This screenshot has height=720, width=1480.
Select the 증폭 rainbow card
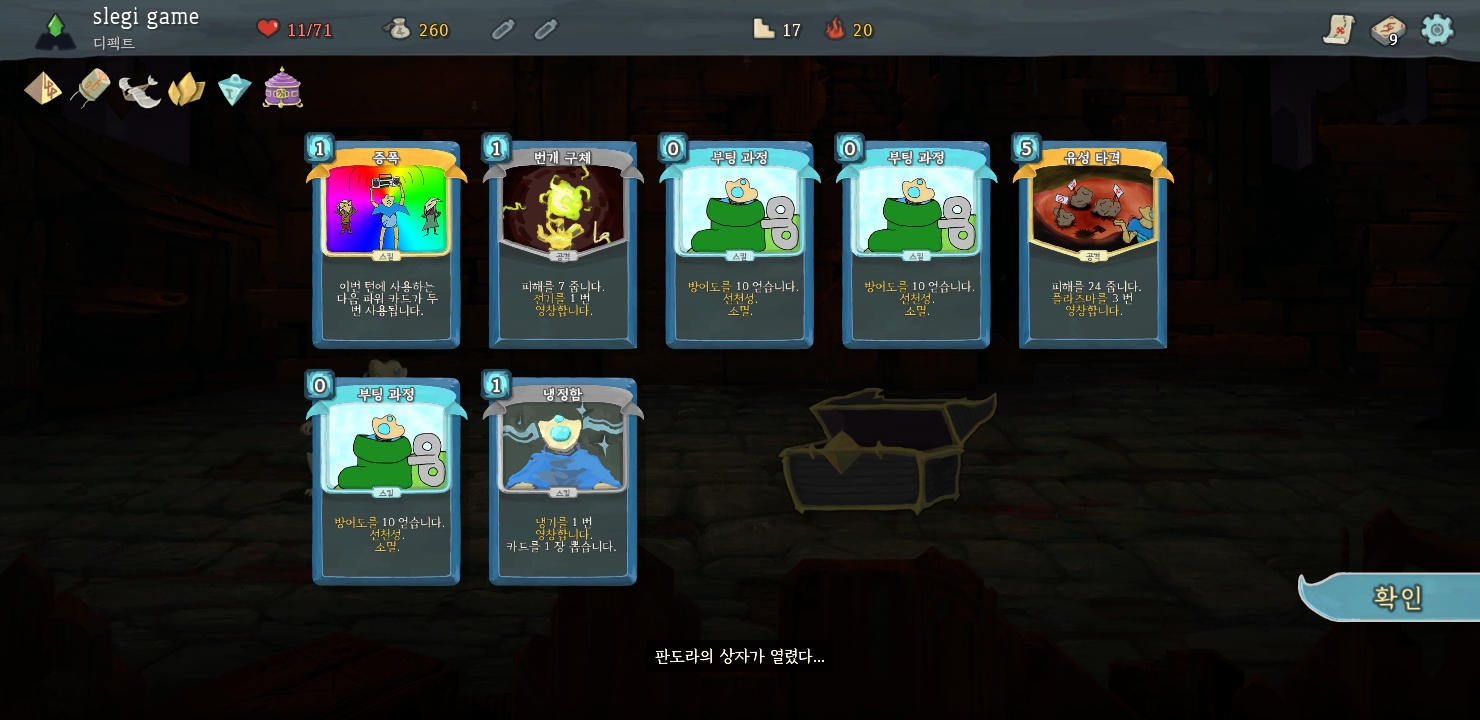pos(386,246)
